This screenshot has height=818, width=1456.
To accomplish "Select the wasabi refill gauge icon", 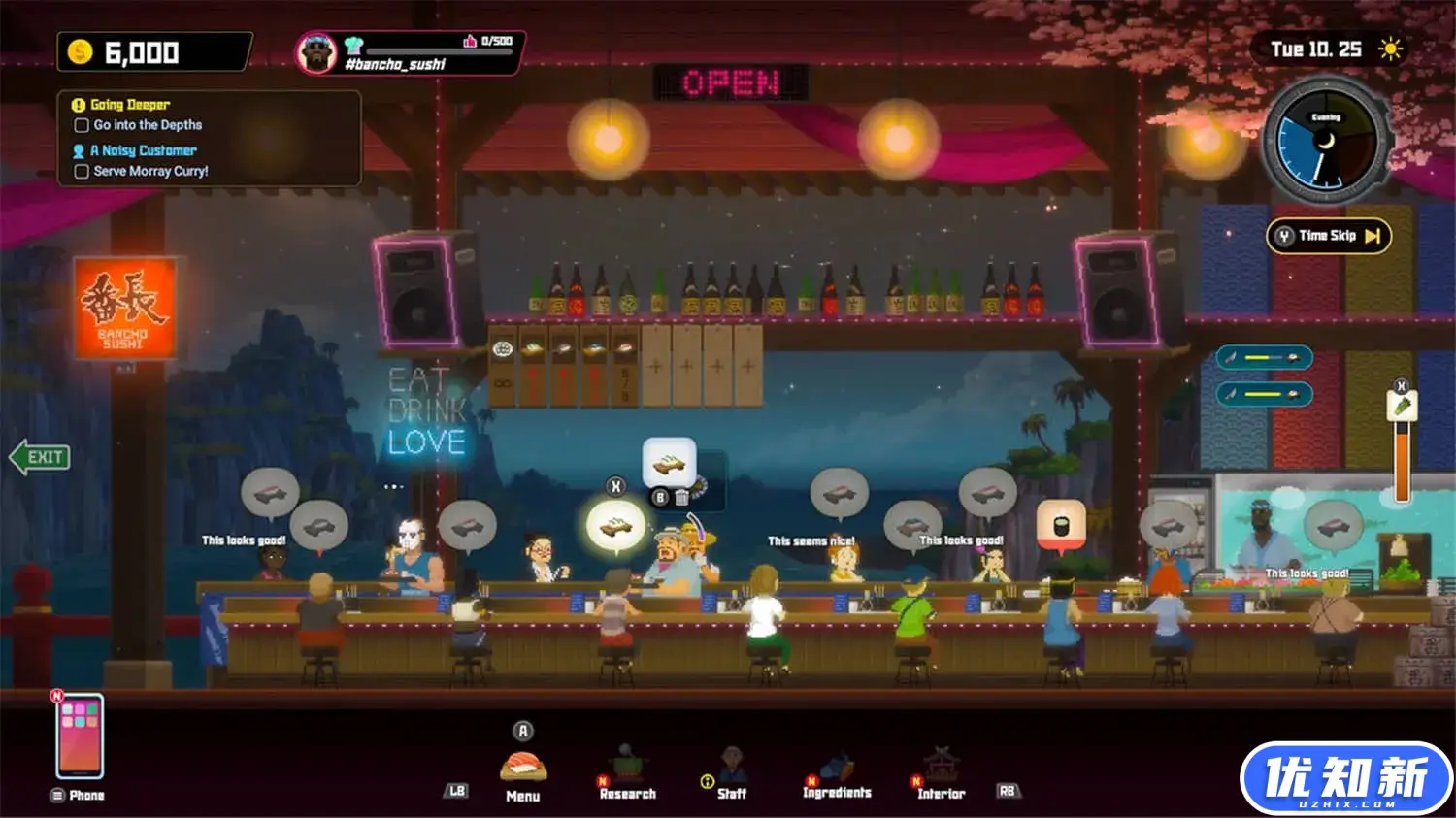I will click(x=1402, y=407).
